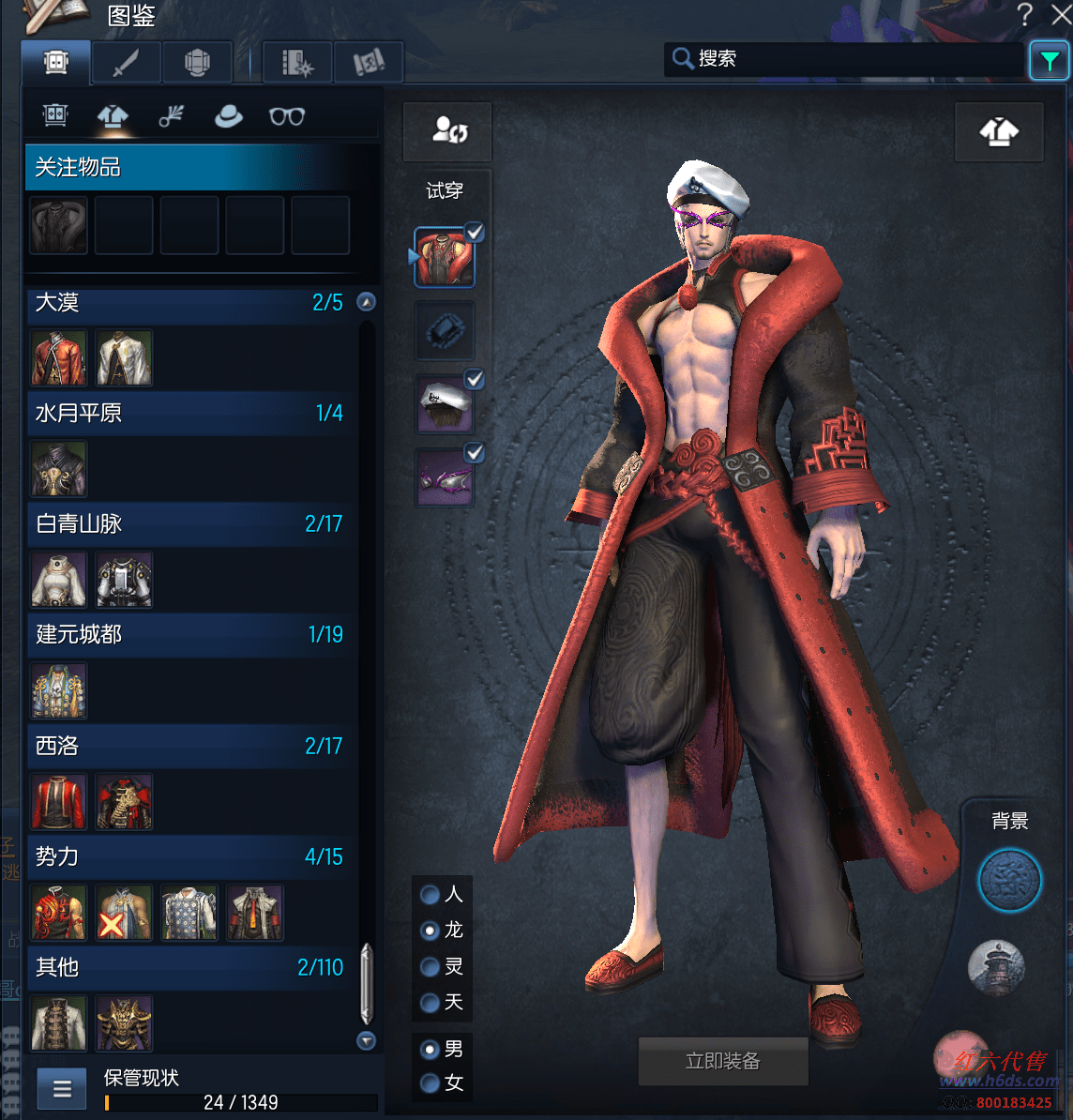Open the green filter button
This screenshot has height=1120, width=1073.
[x=1049, y=61]
